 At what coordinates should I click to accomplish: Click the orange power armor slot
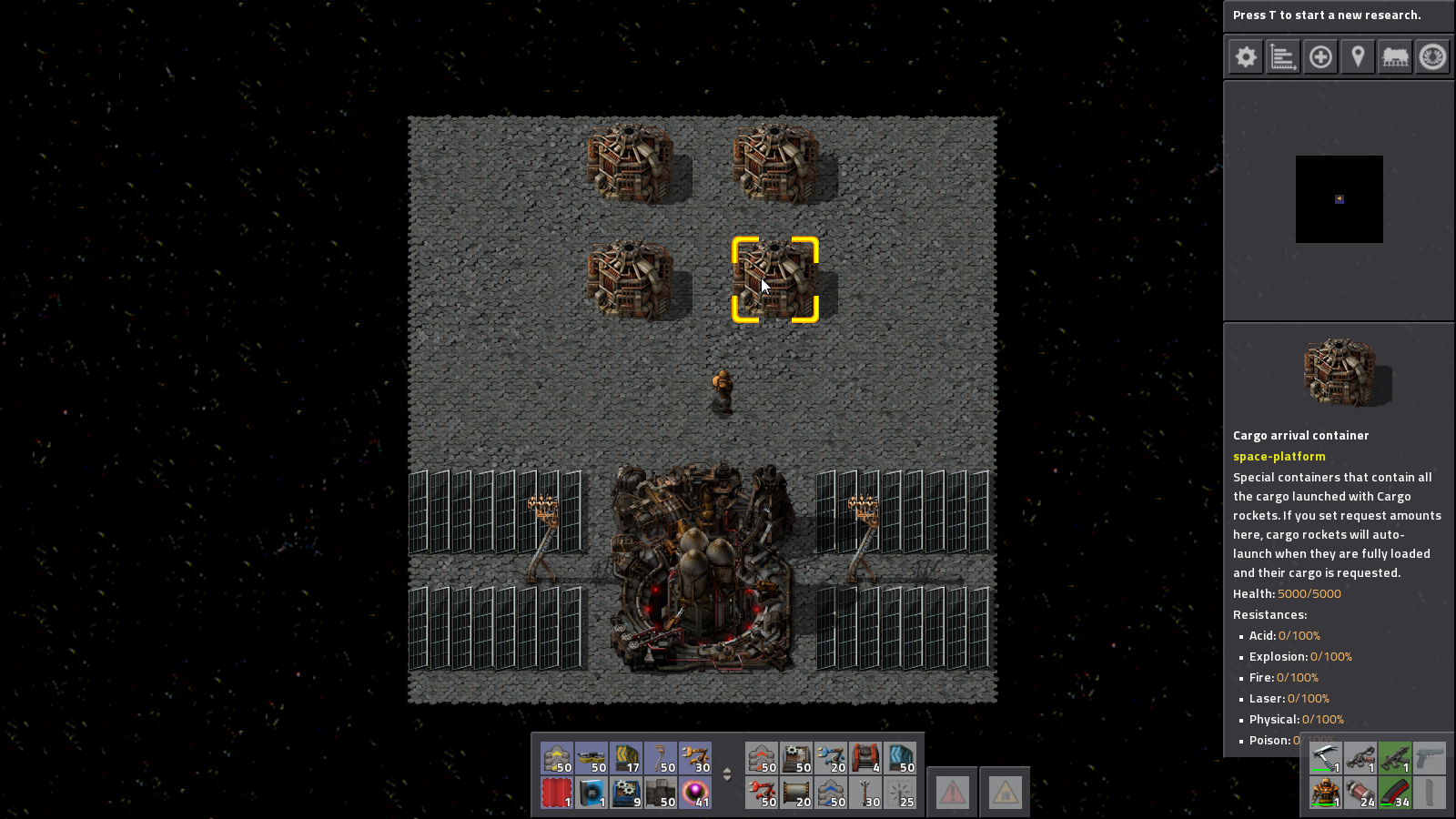point(1326,793)
